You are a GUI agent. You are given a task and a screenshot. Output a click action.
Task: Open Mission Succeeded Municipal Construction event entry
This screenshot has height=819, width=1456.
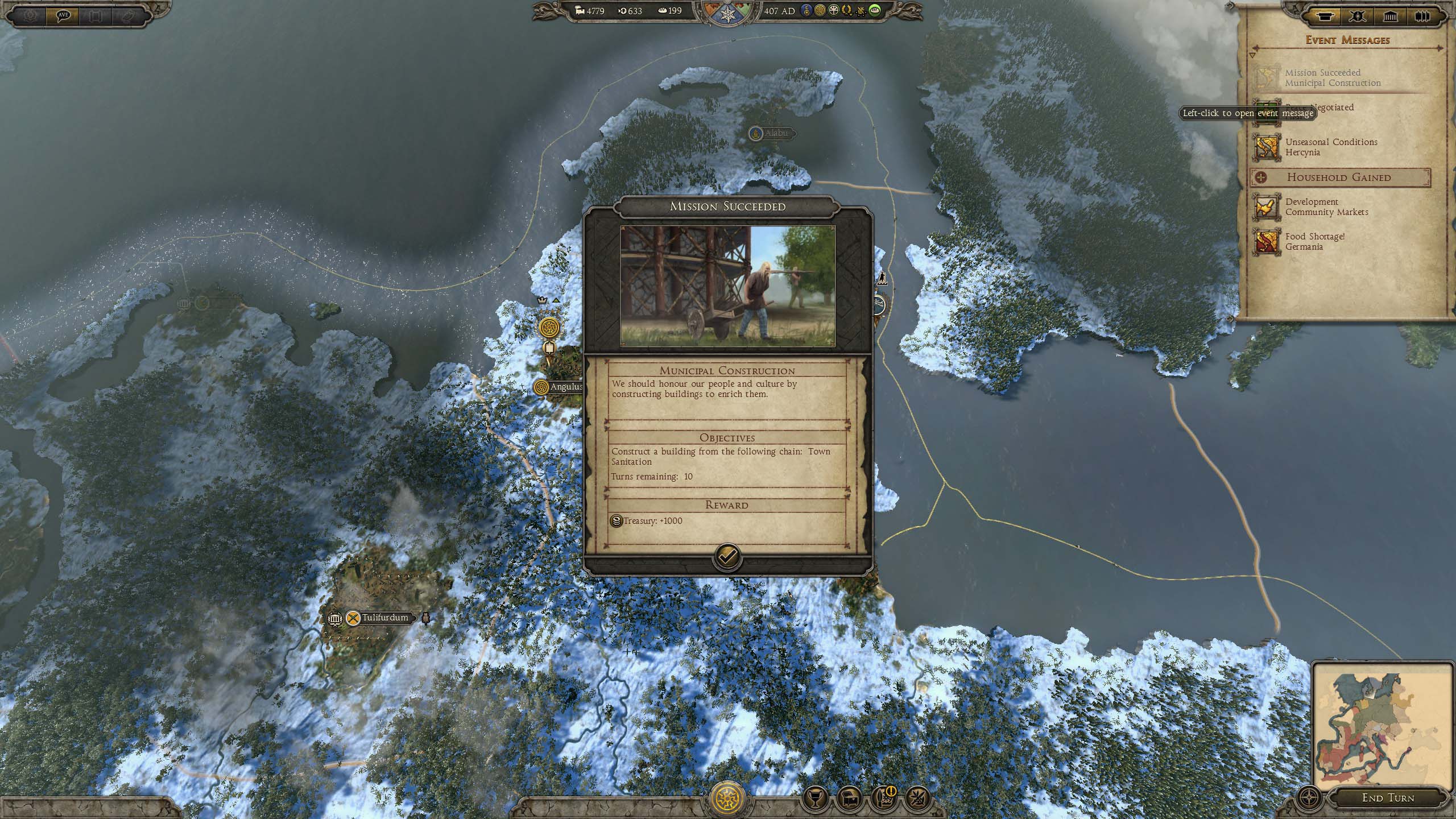point(1331,78)
